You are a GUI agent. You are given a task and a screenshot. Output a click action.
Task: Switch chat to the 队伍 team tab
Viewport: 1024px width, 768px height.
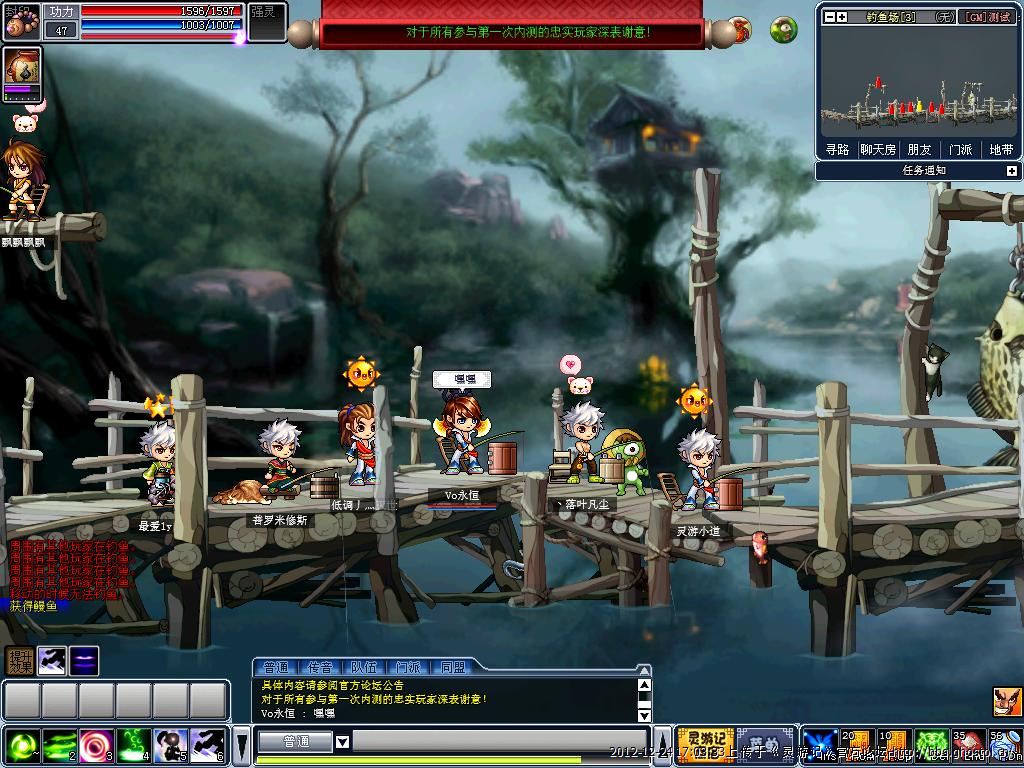[x=364, y=667]
